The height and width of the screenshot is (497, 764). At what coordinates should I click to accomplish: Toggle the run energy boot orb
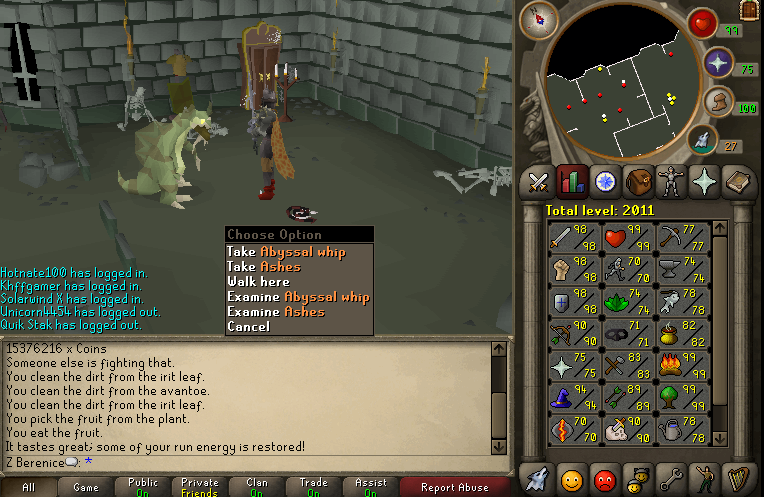pyautogui.click(x=718, y=101)
